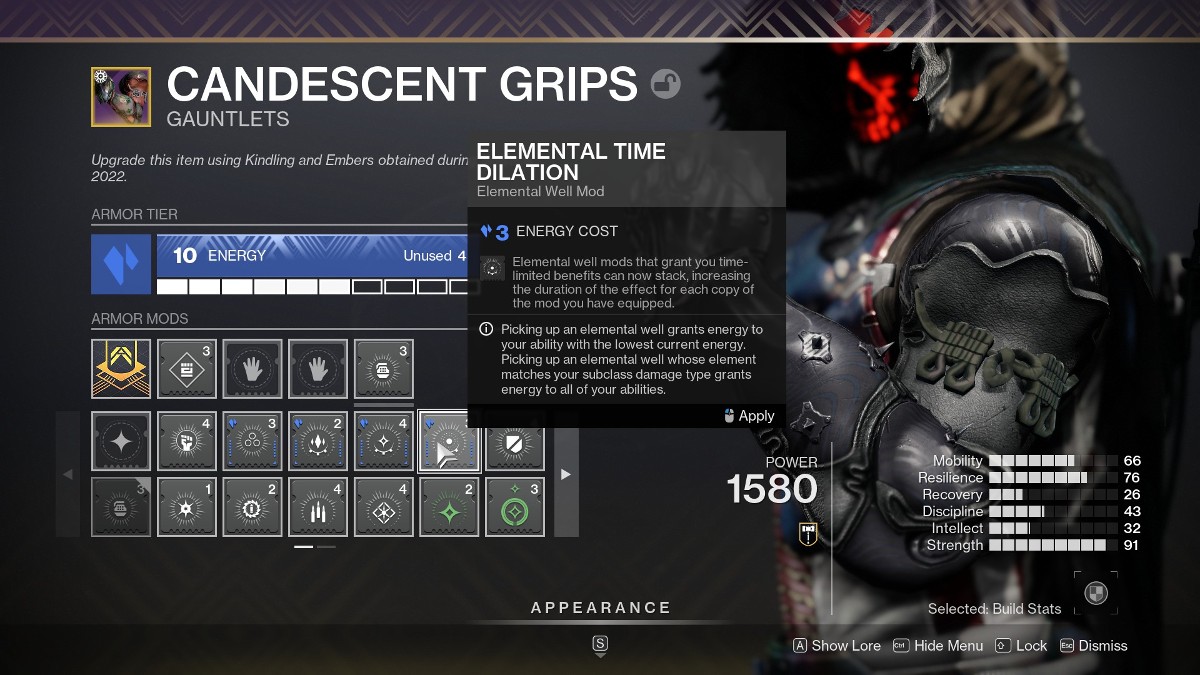Select the golden Masterwork chevron mod slot
This screenshot has height=675, width=1200.
[121, 369]
